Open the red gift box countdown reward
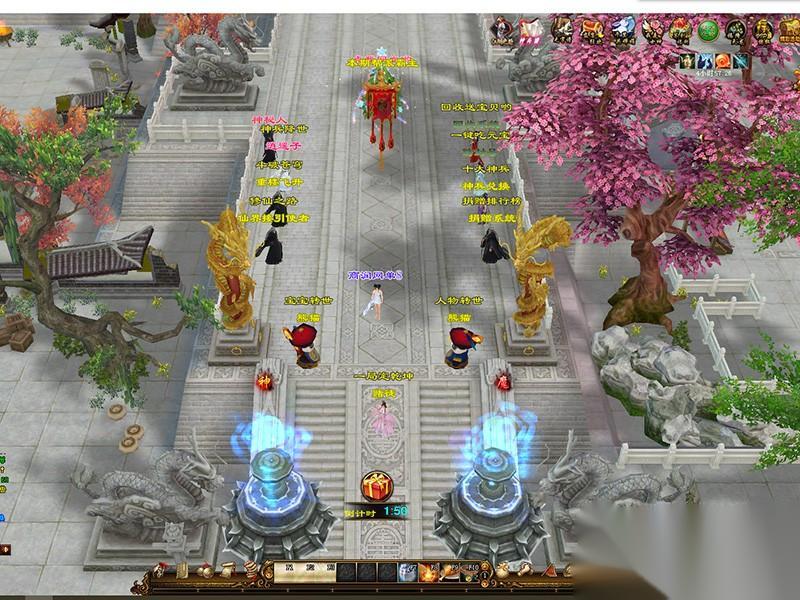The width and height of the screenshot is (800, 600). coord(377,486)
